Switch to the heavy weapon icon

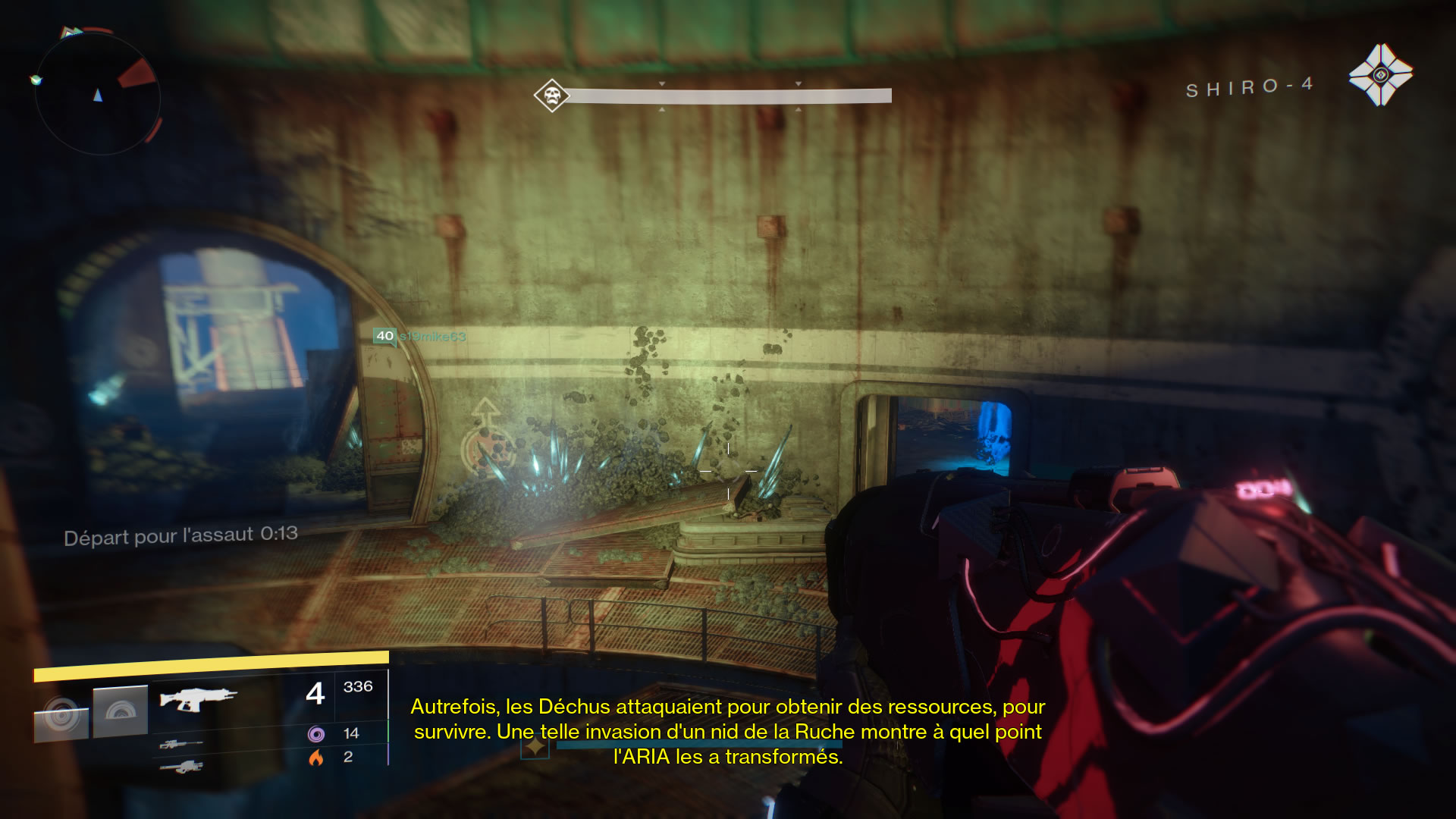click(x=181, y=767)
